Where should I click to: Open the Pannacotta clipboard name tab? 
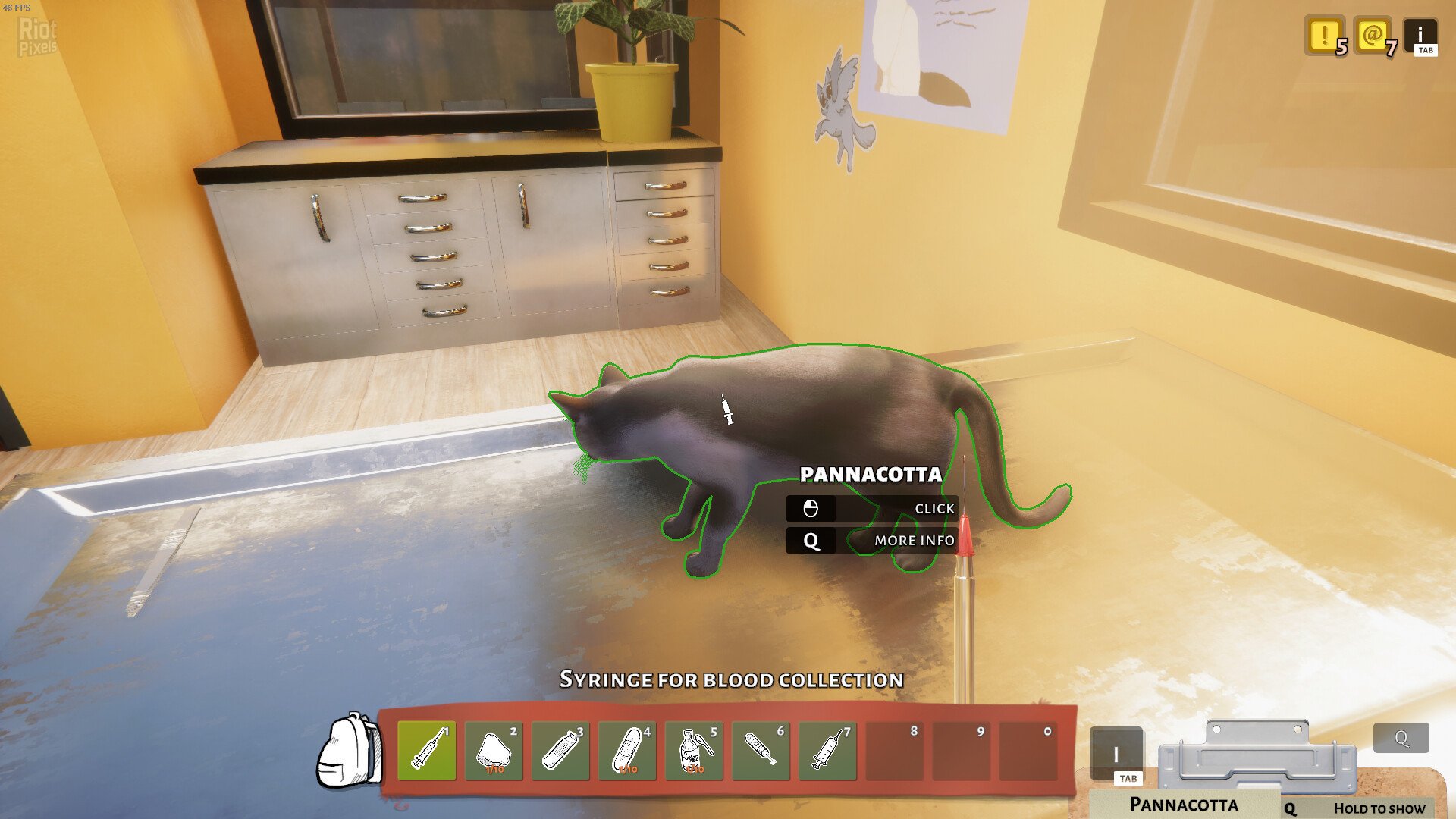click(x=1183, y=804)
